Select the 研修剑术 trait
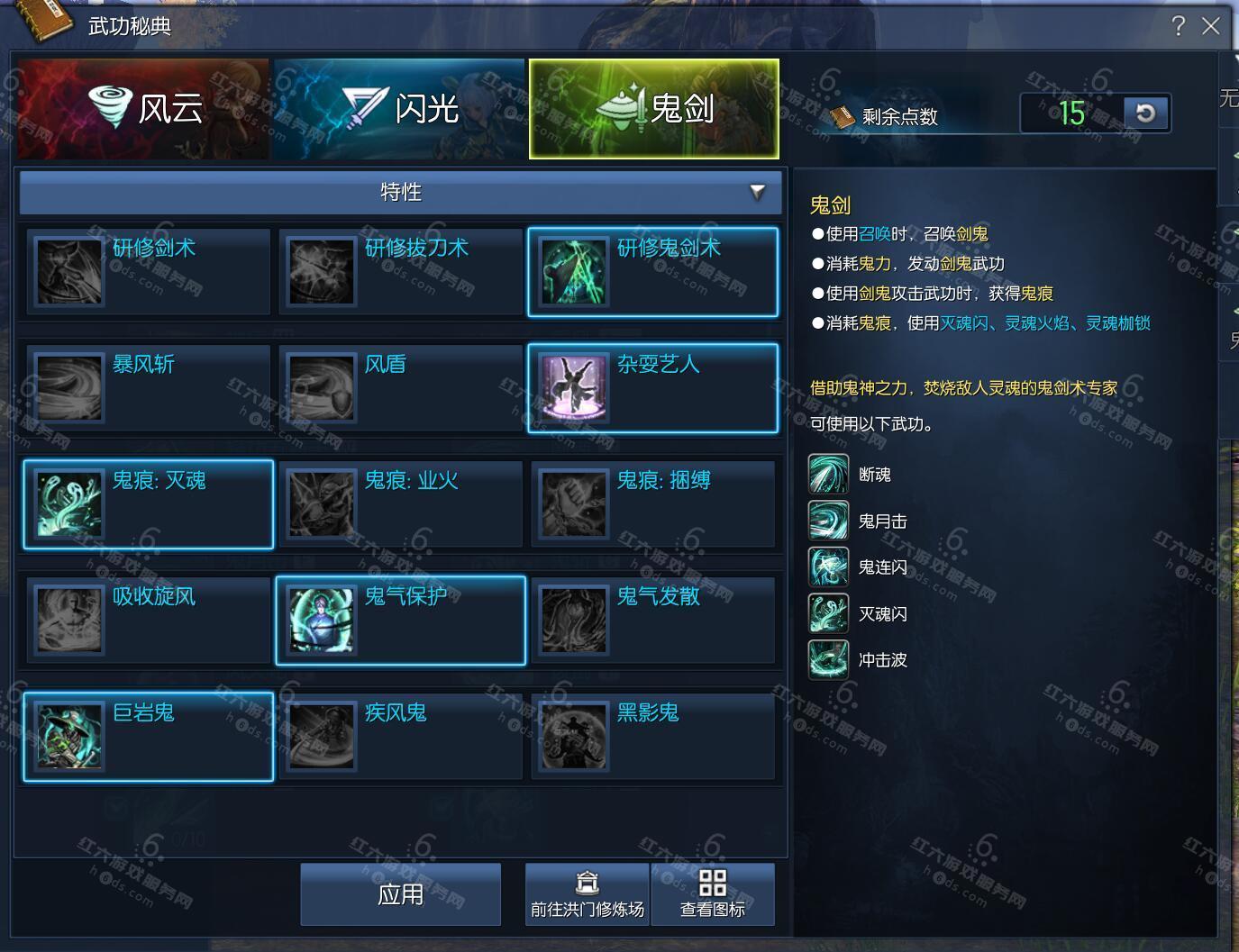Viewport: 1239px width, 952px height. pos(149,271)
